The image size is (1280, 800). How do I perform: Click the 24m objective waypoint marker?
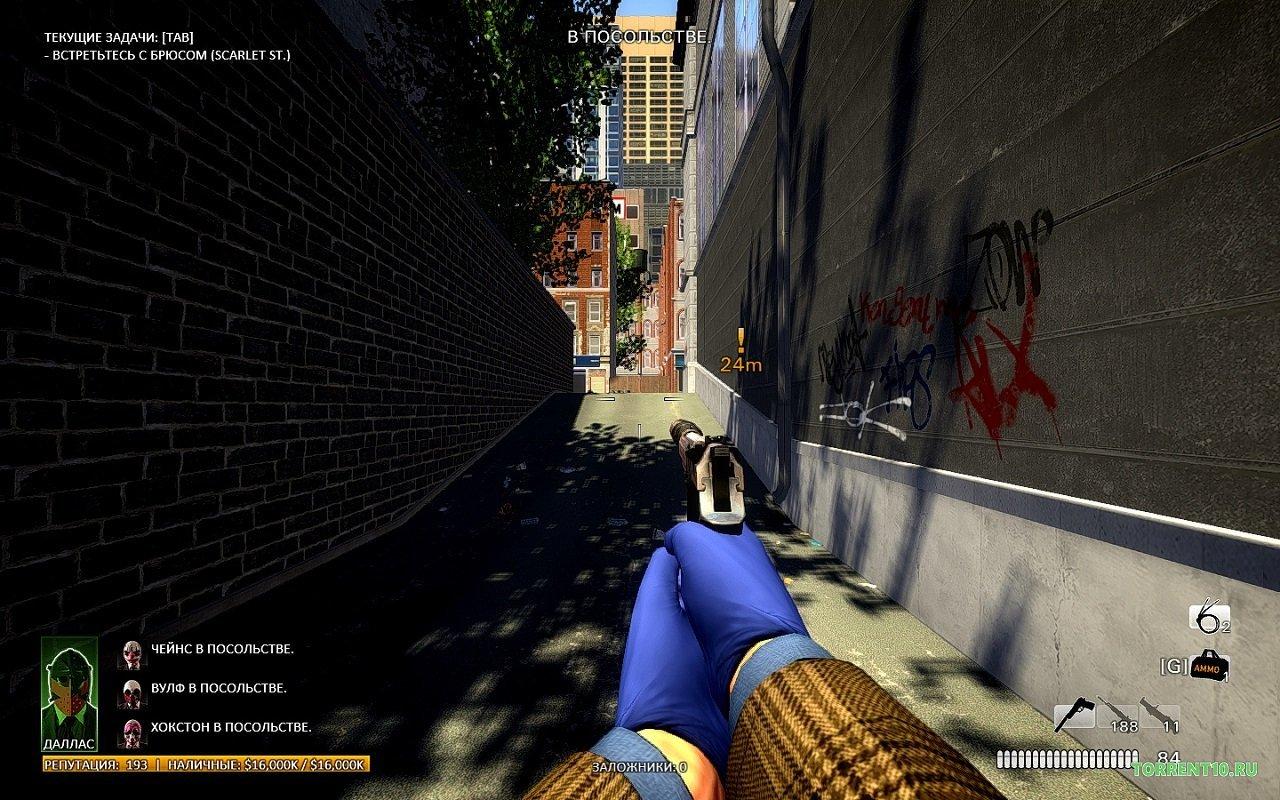[741, 352]
